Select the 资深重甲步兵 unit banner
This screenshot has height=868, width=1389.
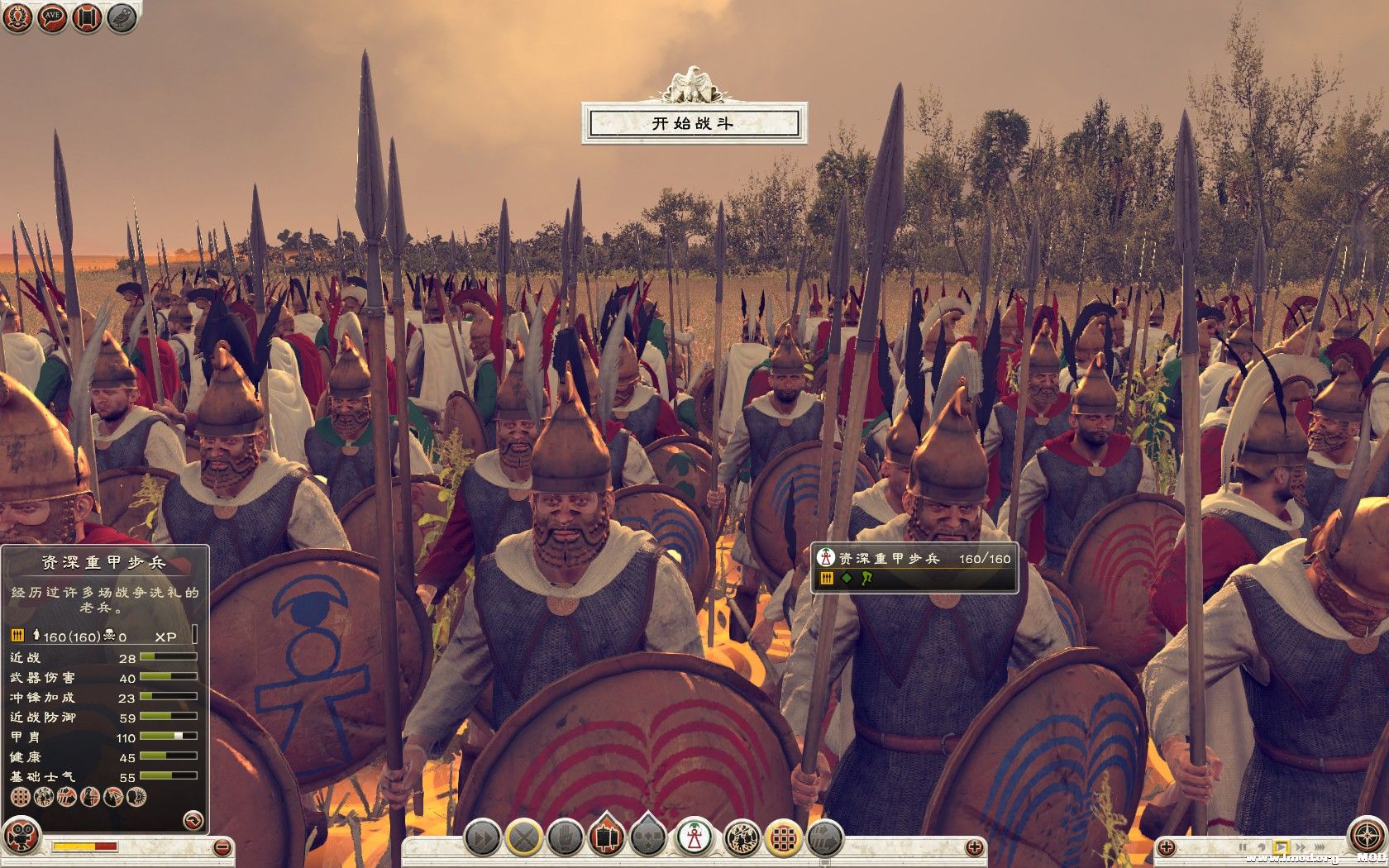coord(914,567)
